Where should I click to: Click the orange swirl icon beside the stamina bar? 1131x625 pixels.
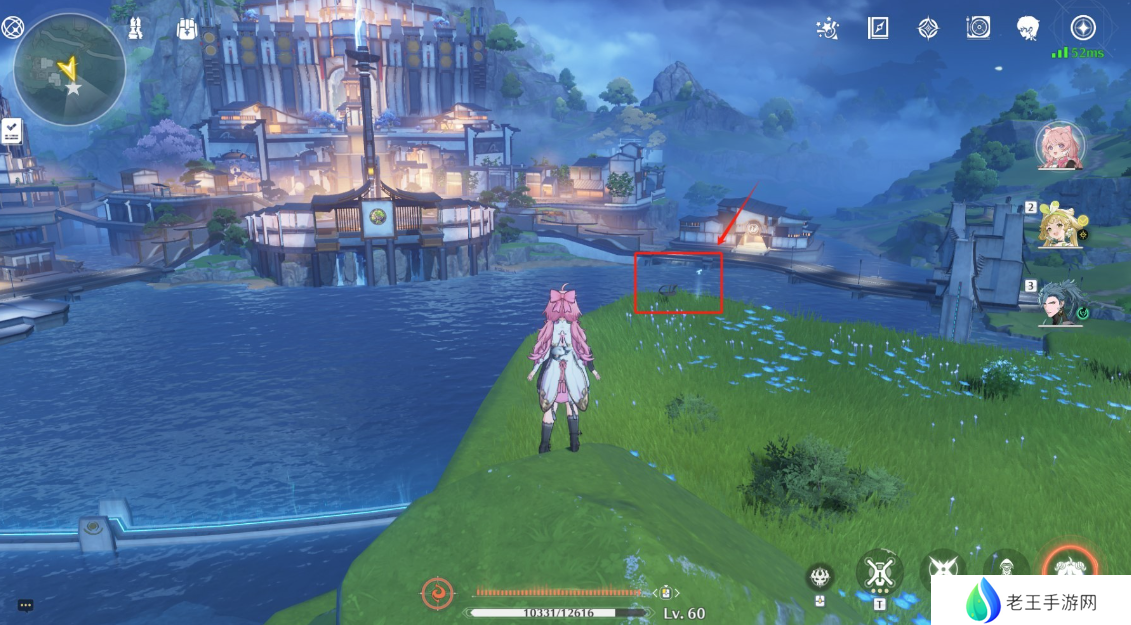click(438, 594)
